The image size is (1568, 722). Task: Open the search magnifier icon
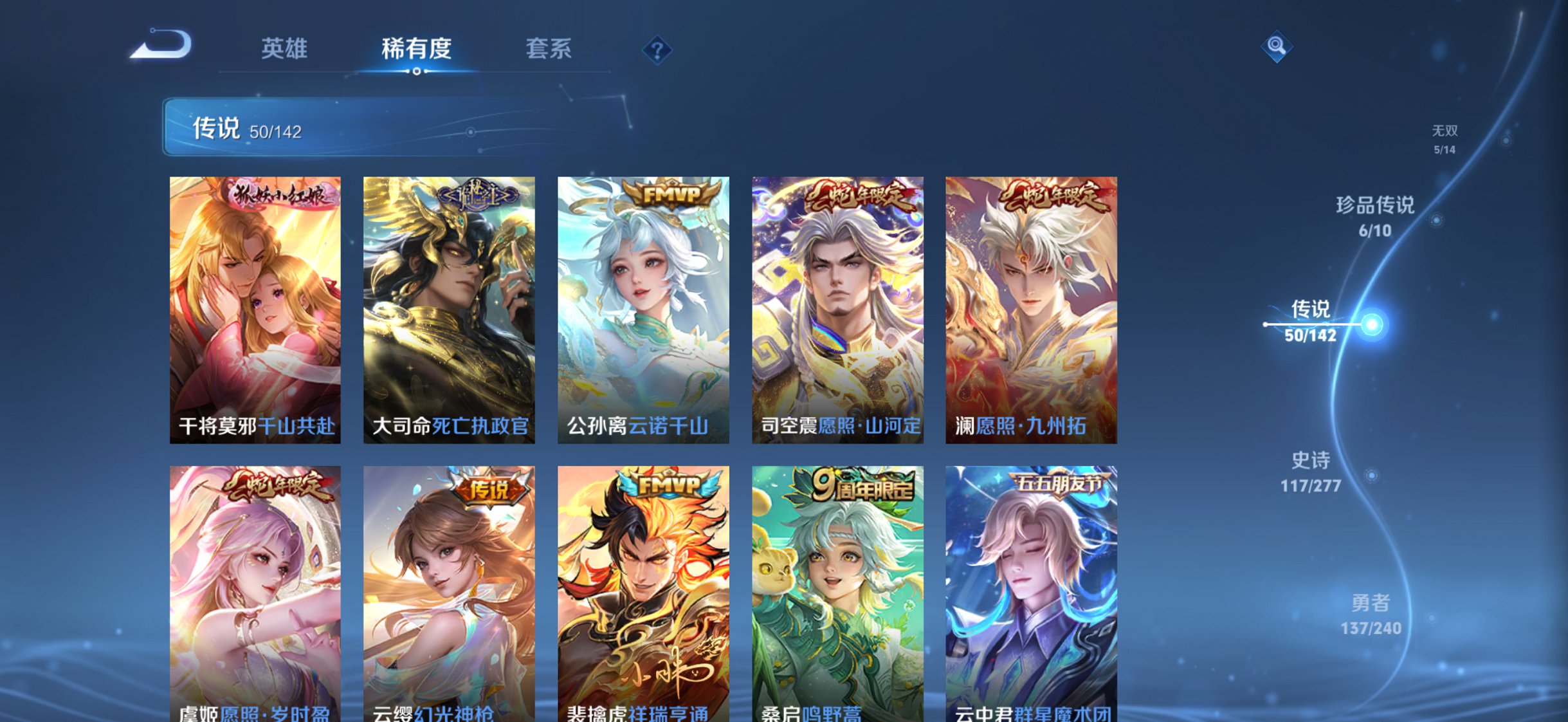pos(1279,45)
